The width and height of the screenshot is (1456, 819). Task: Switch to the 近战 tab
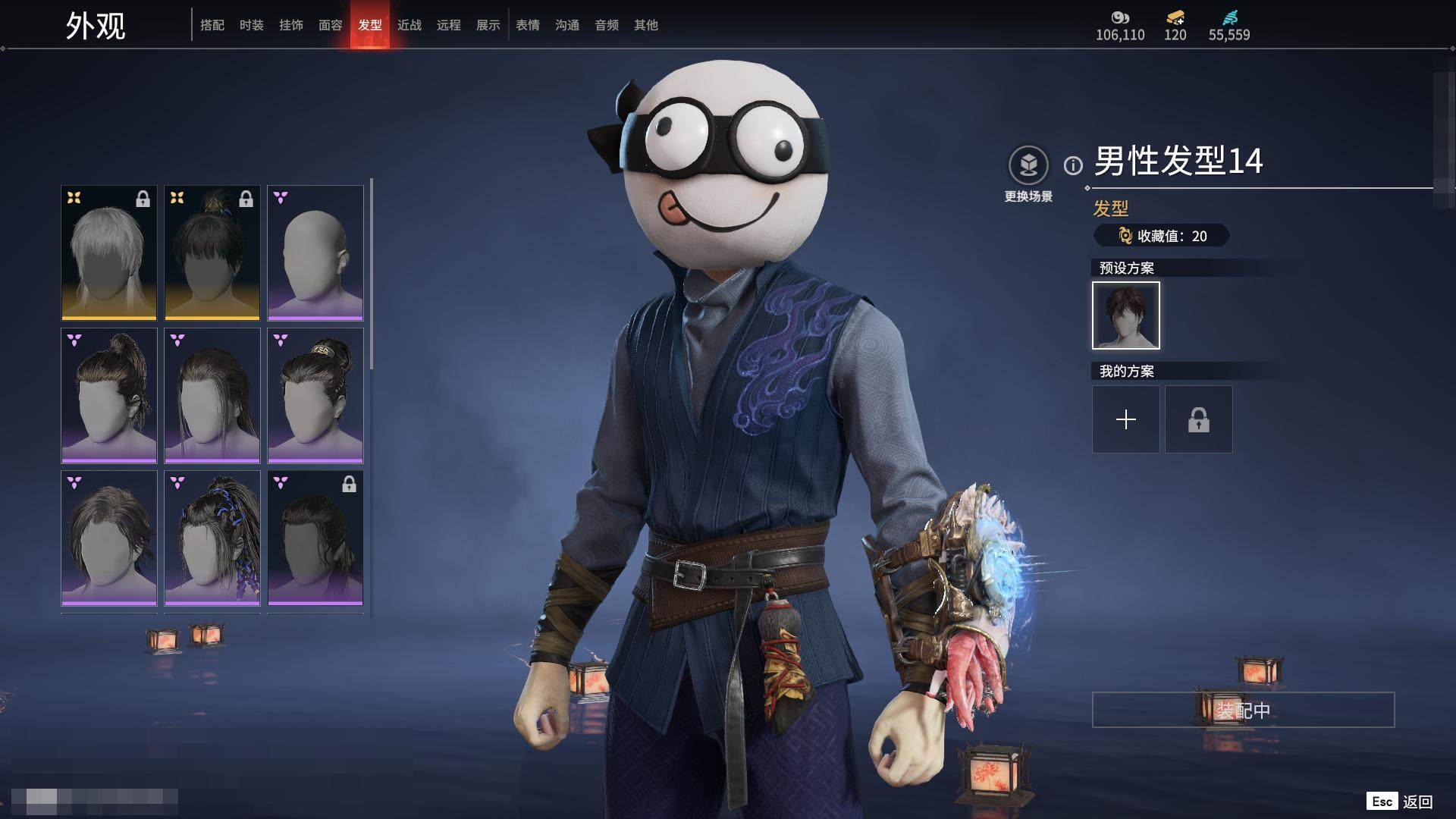(x=409, y=25)
